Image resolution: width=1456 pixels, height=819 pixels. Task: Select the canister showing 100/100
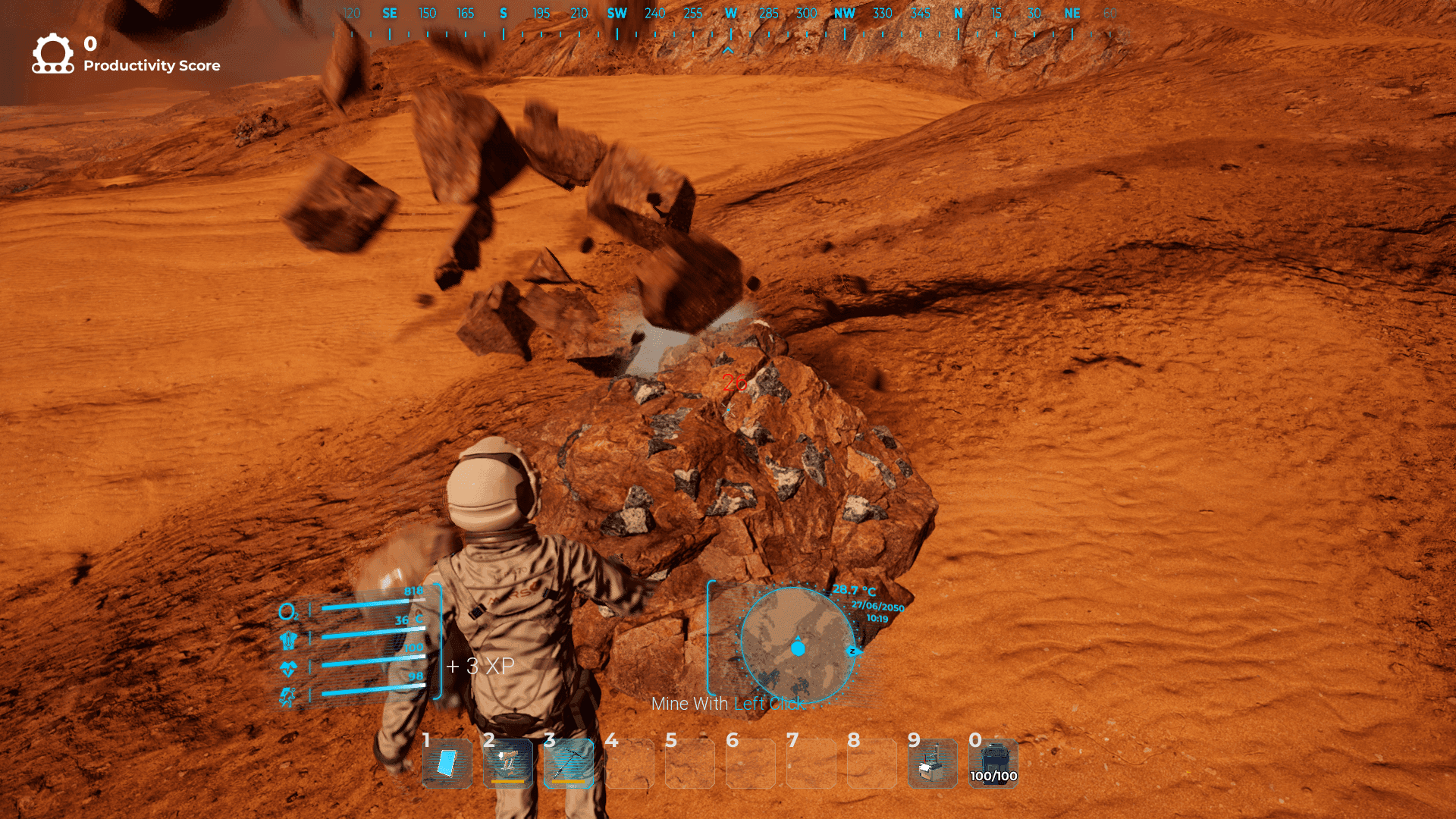tap(993, 763)
